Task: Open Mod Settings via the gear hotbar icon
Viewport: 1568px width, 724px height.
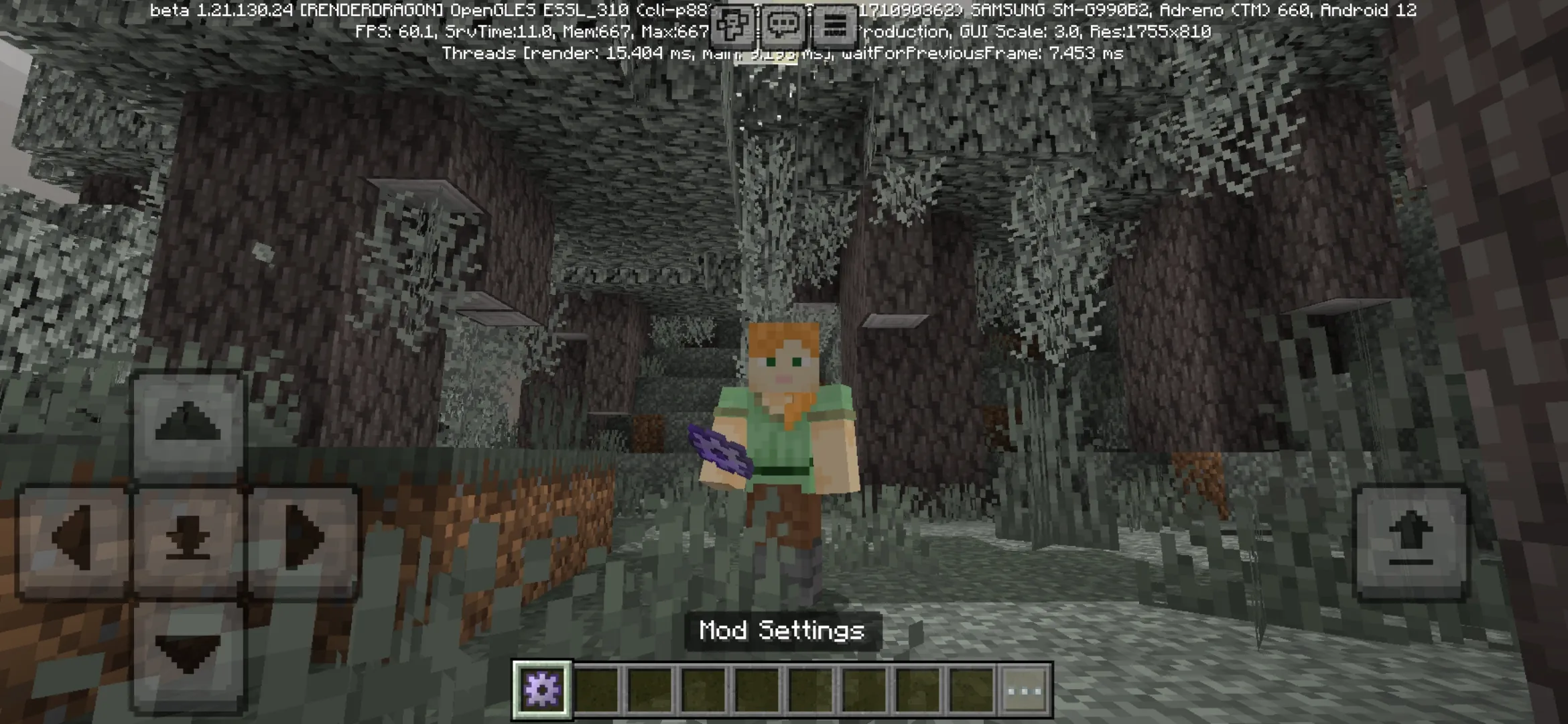Action: tap(543, 682)
